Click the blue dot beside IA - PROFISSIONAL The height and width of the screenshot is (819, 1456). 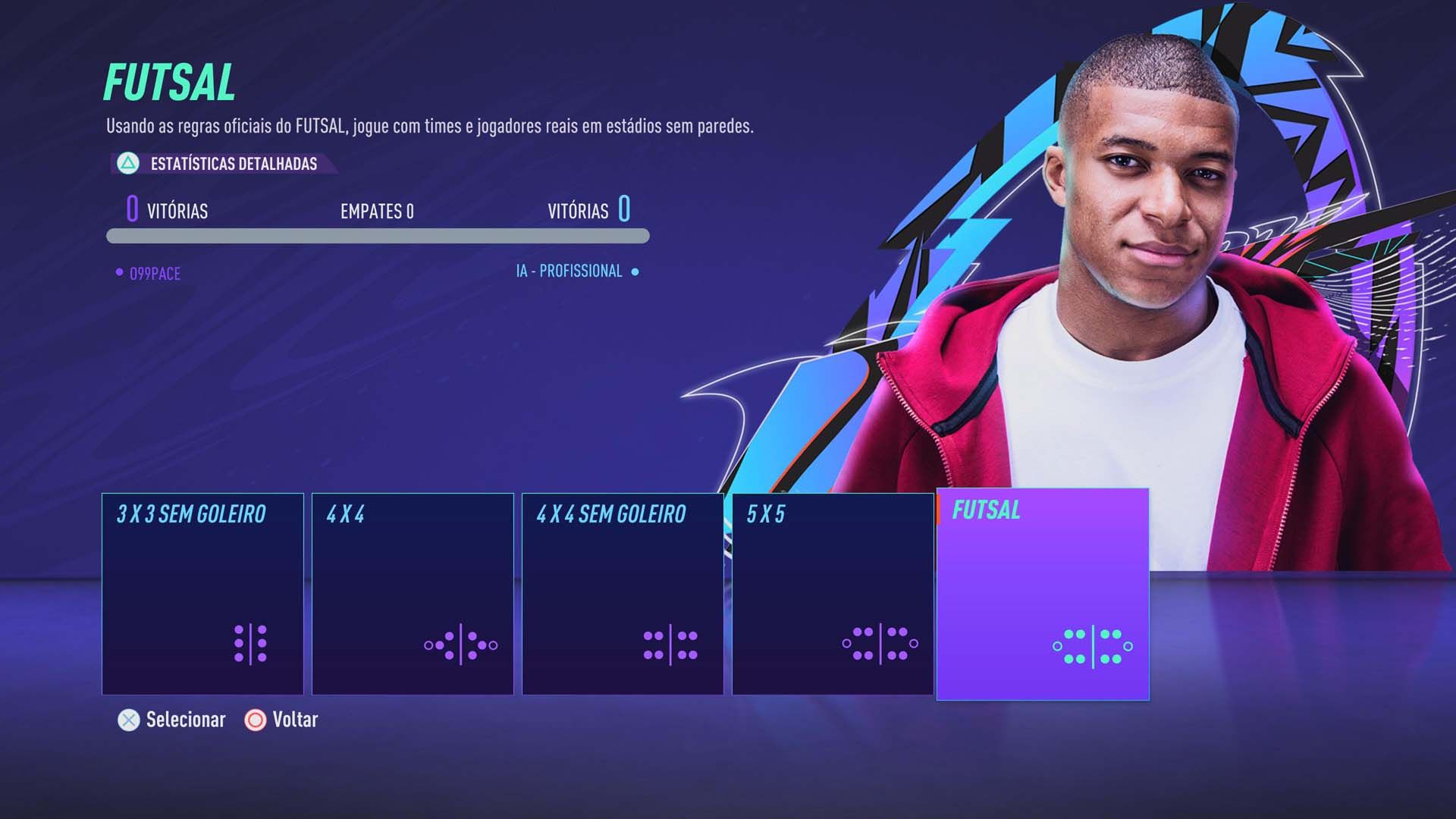coord(635,270)
